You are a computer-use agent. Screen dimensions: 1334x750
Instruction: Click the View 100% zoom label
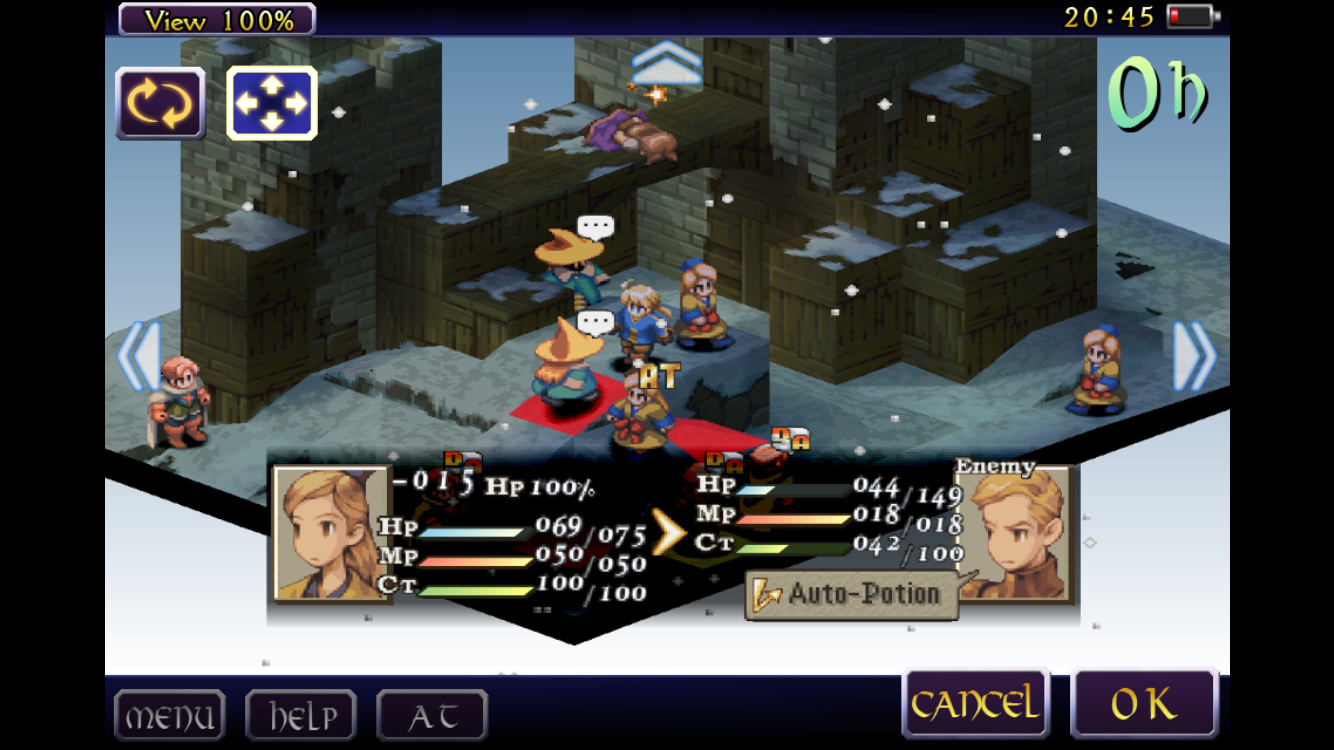(x=217, y=19)
